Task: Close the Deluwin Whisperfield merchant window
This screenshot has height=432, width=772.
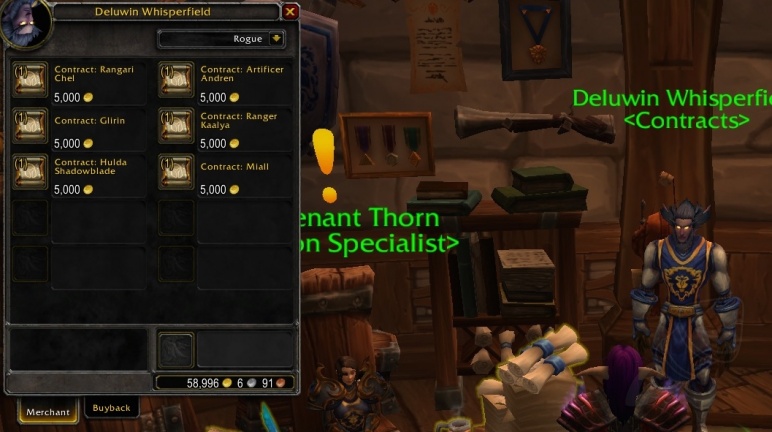Action: click(x=290, y=12)
